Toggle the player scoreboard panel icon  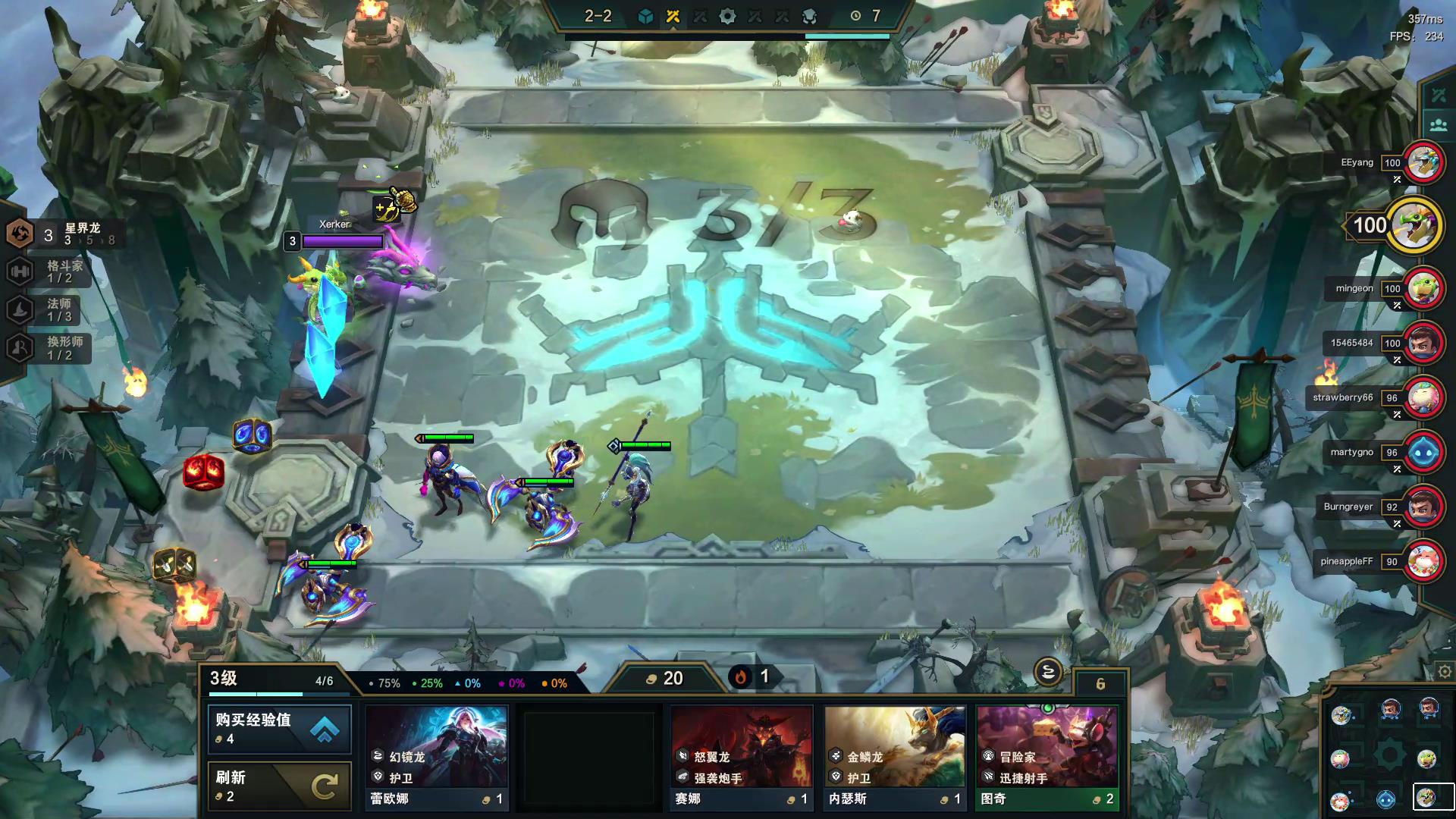(1438, 124)
